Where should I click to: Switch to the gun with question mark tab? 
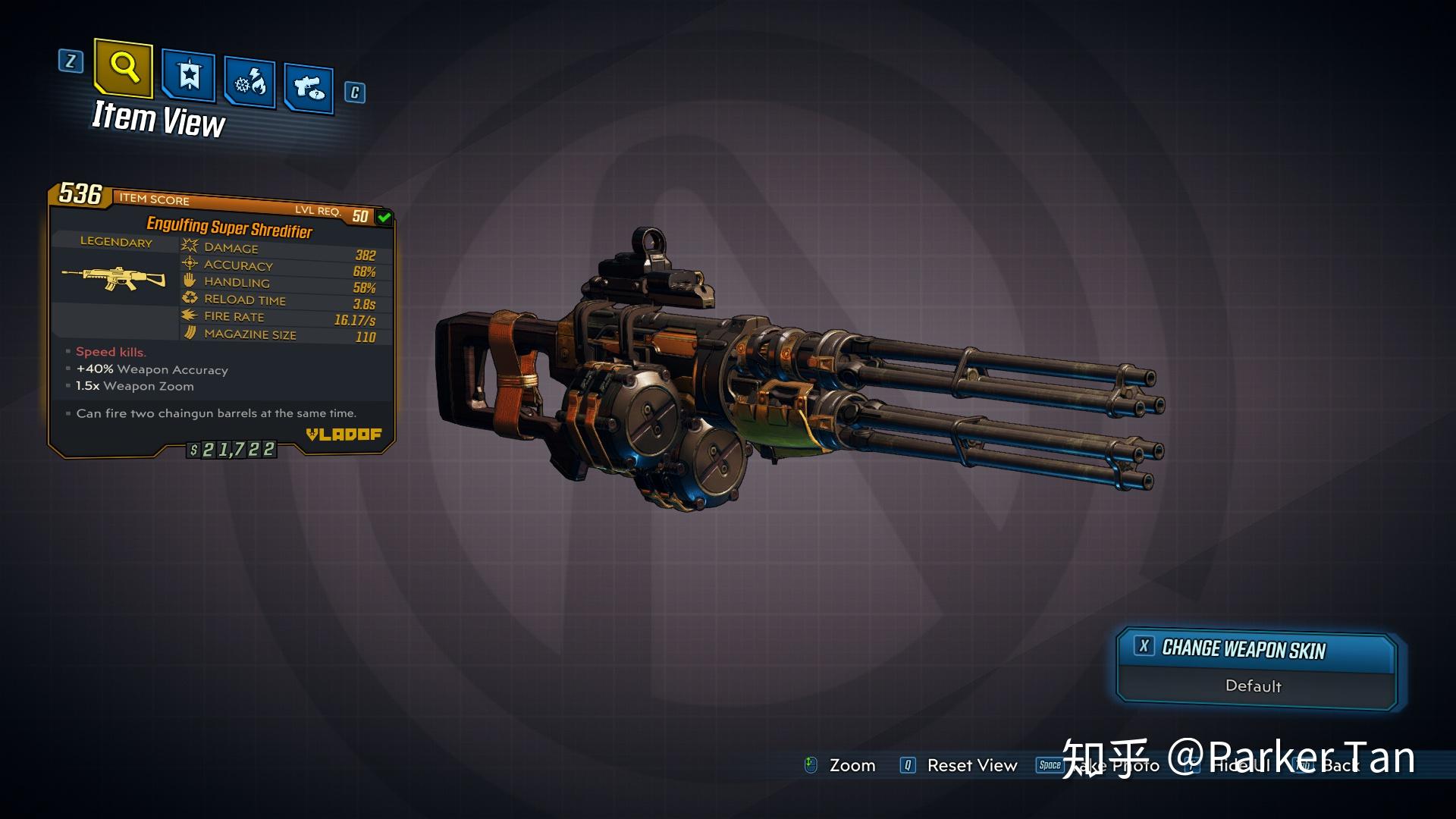click(x=309, y=89)
